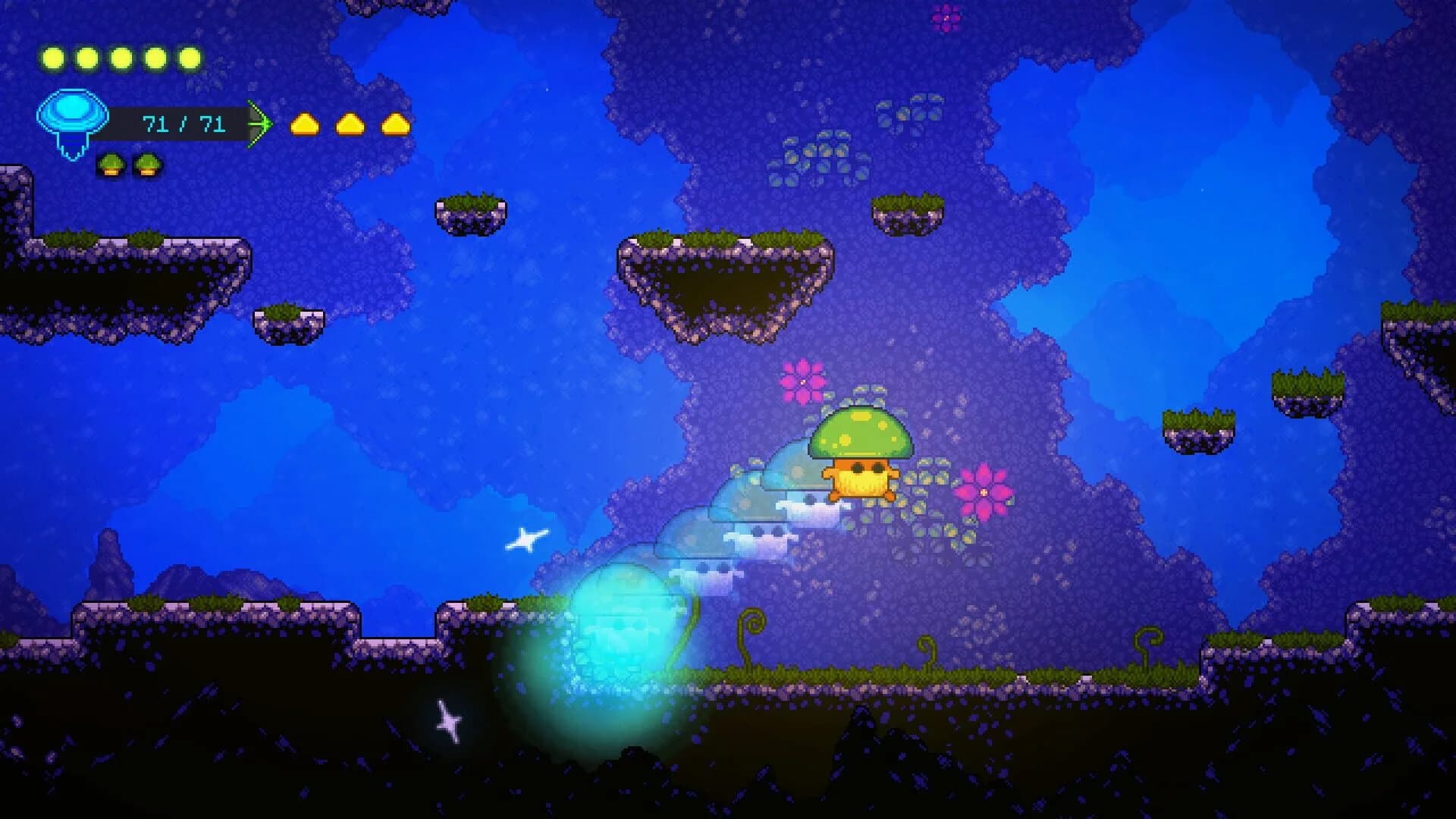Click the first gold triangle collectible icon
Image resolution: width=1456 pixels, height=819 pixels.
(306, 124)
